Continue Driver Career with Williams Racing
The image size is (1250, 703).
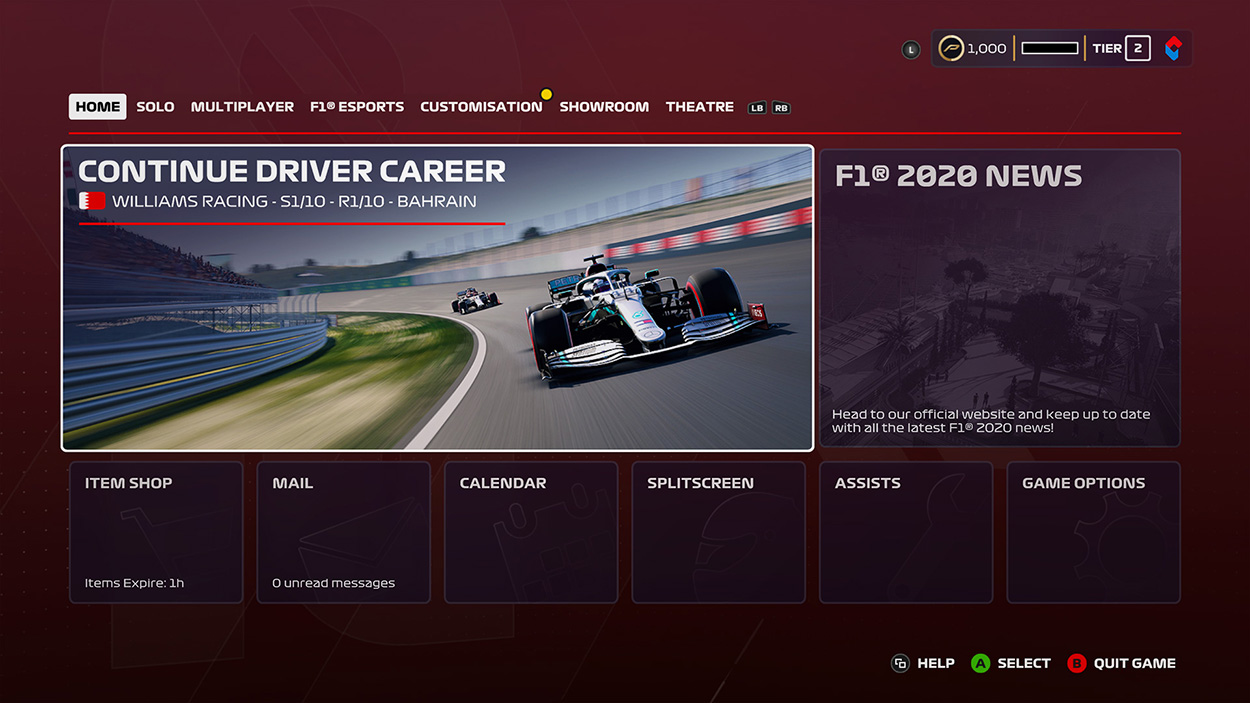437,298
